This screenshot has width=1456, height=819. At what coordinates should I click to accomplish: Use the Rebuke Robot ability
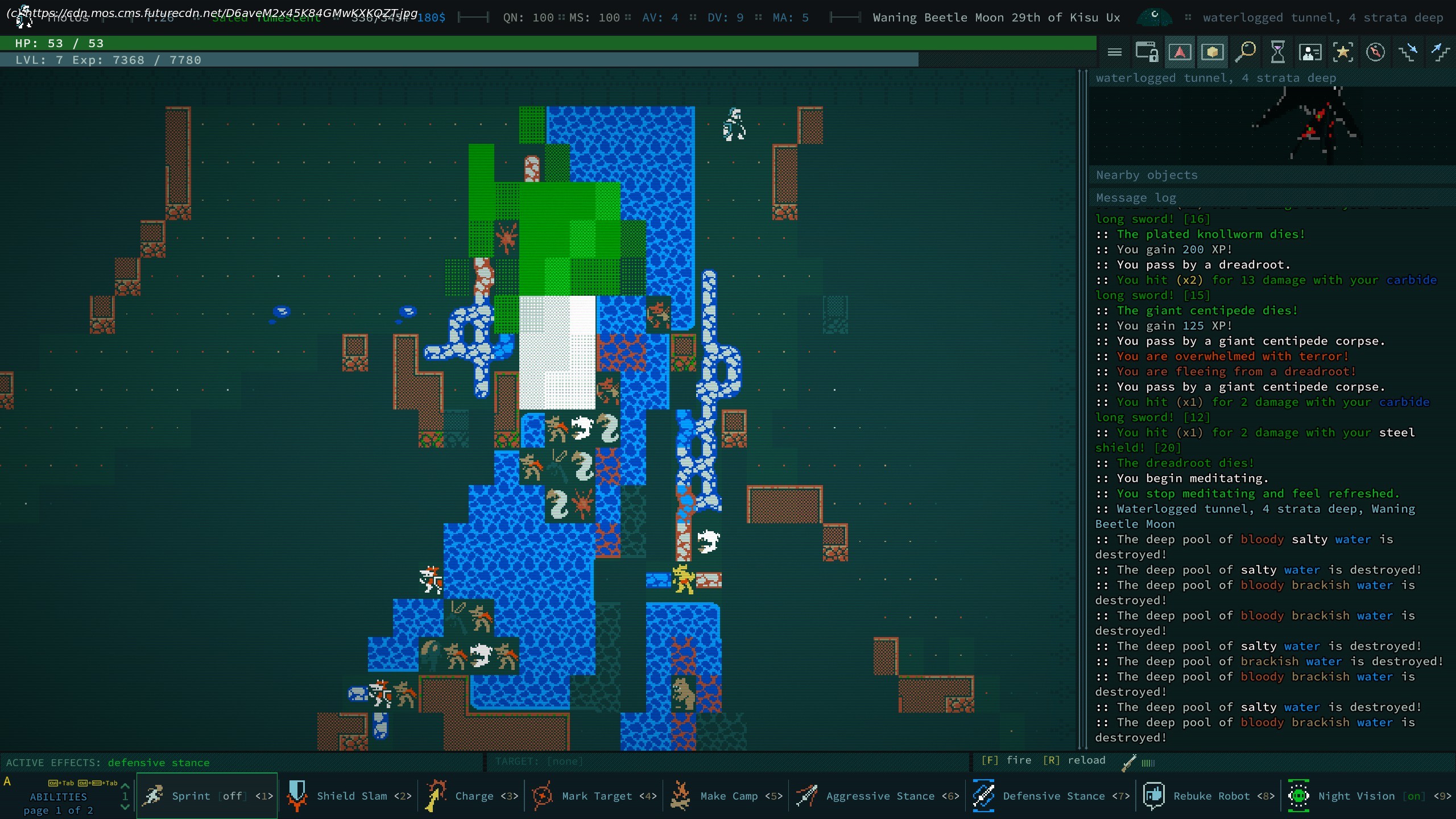pos(1208,796)
